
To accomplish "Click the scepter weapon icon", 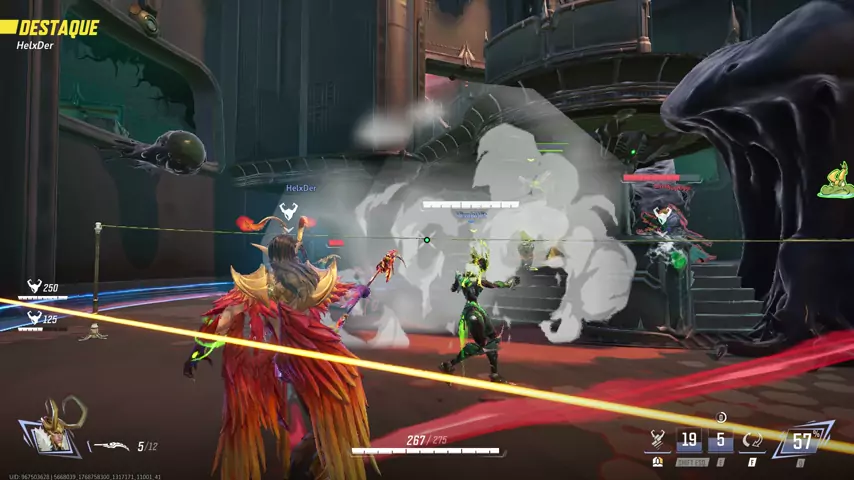I will click(x=109, y=447).
